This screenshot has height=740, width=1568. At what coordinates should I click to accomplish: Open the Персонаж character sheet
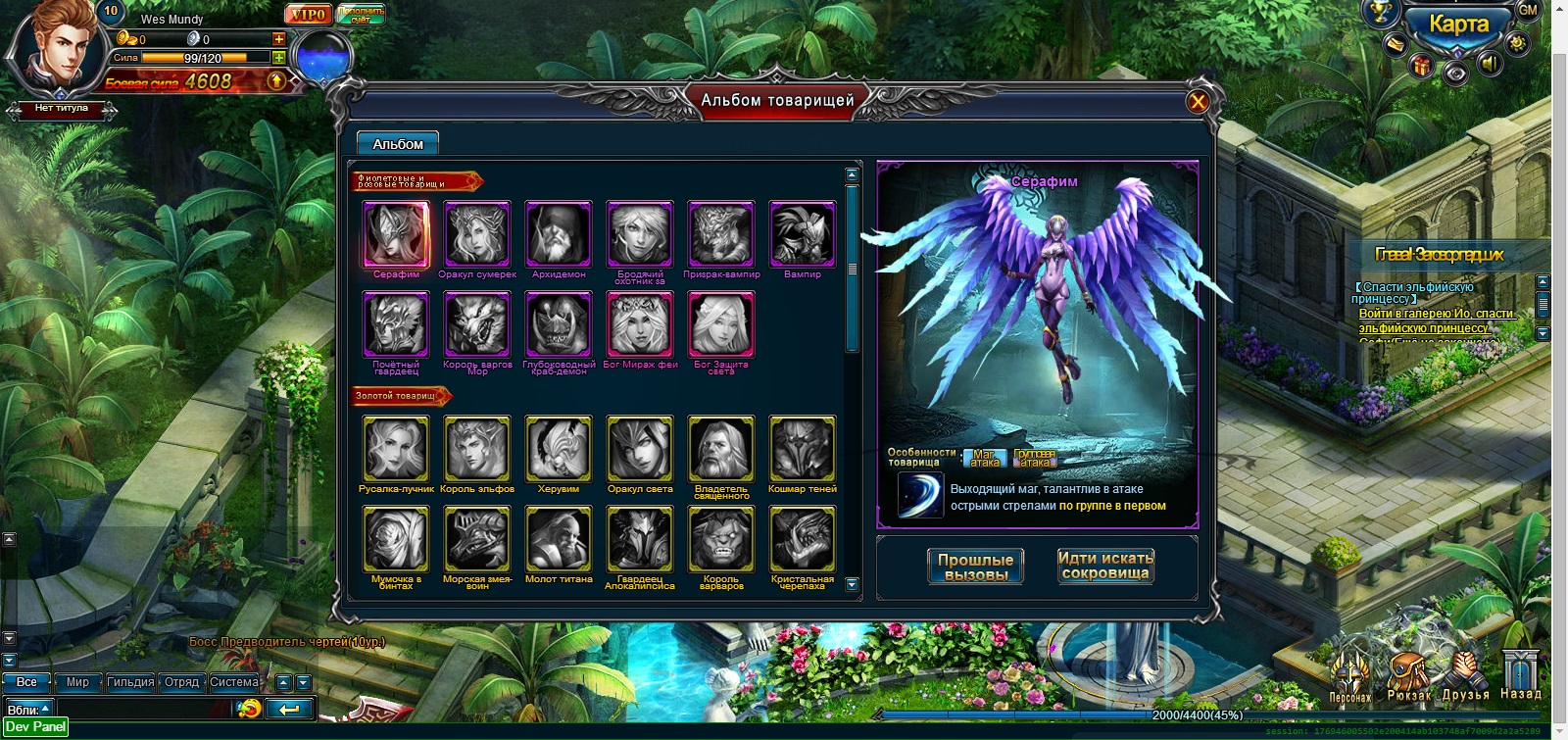click(1350, 674)
